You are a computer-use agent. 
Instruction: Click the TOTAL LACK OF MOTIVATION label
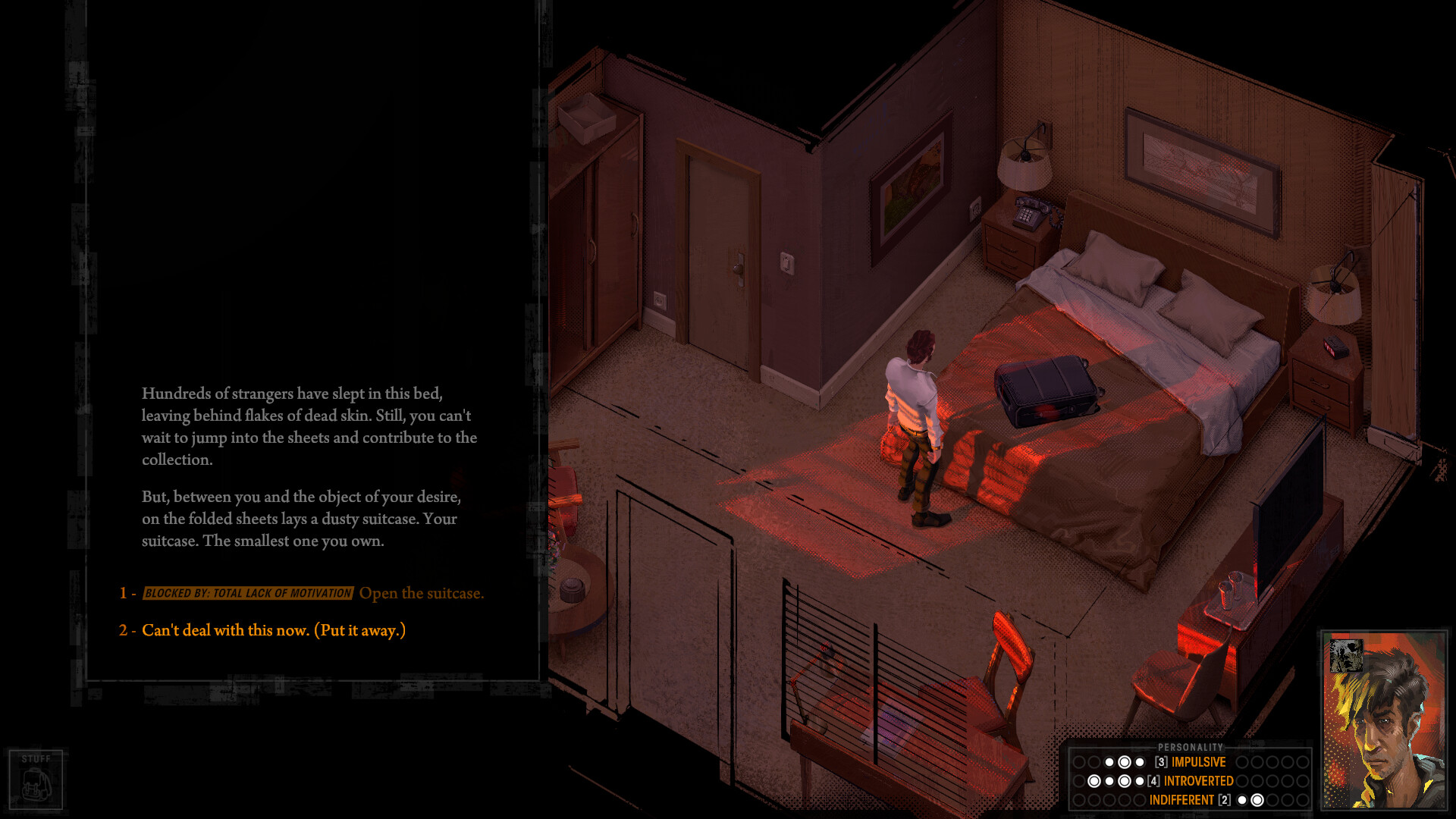(247, 594)
